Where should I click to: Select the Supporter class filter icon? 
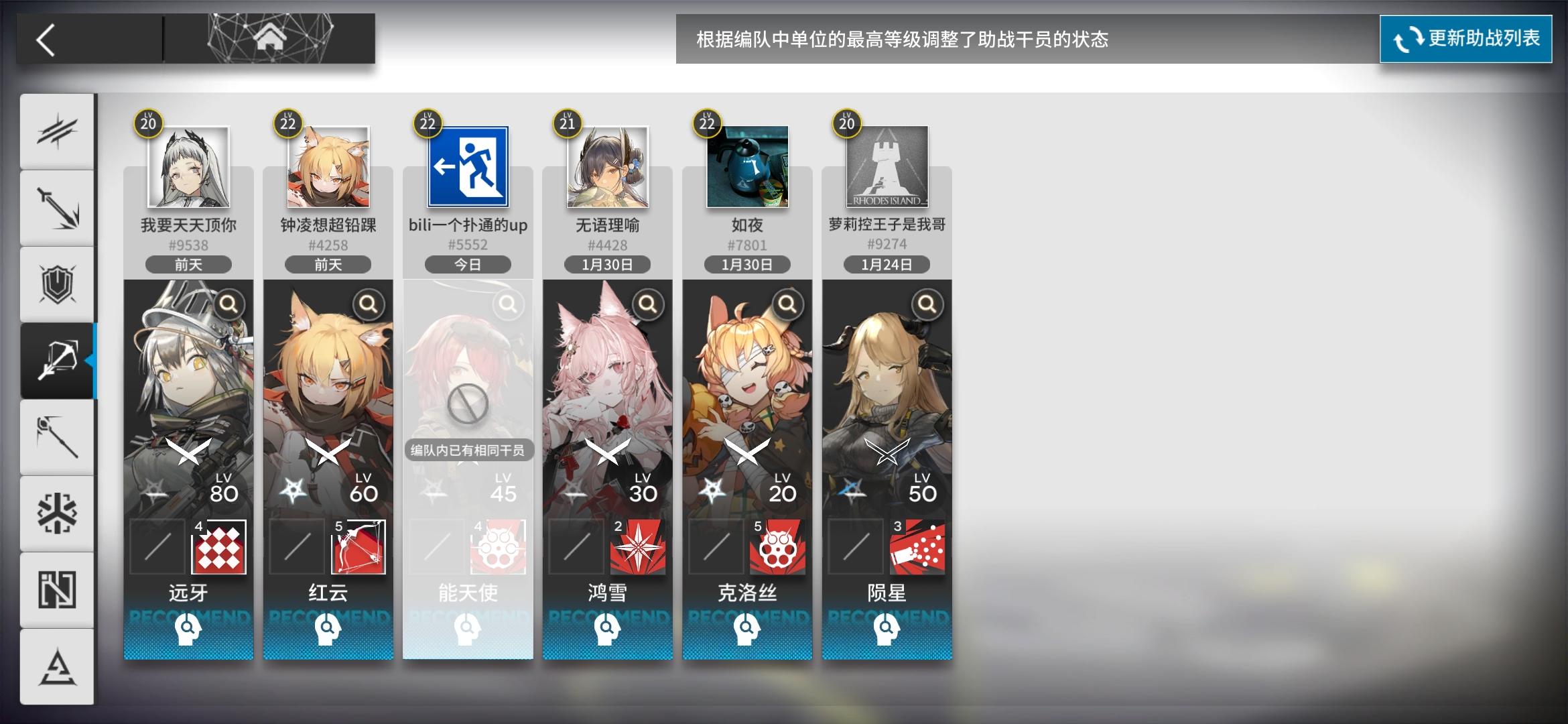[x=58, y=589]
